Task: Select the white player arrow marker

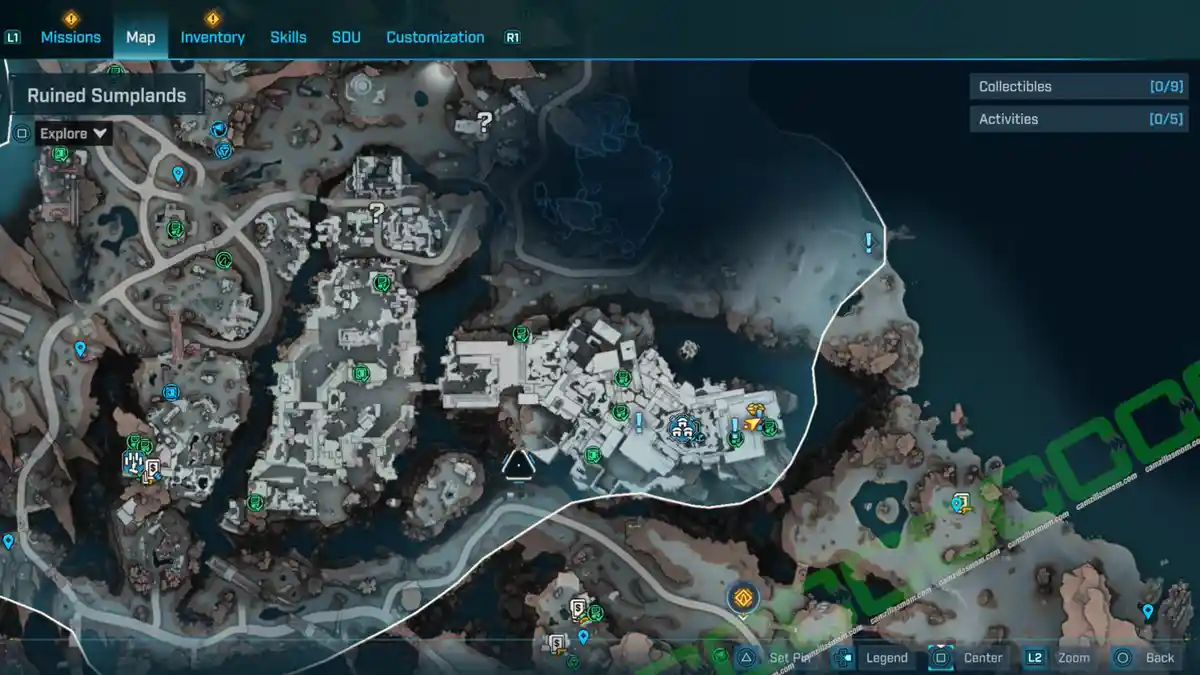Action: tap(518, 463)
